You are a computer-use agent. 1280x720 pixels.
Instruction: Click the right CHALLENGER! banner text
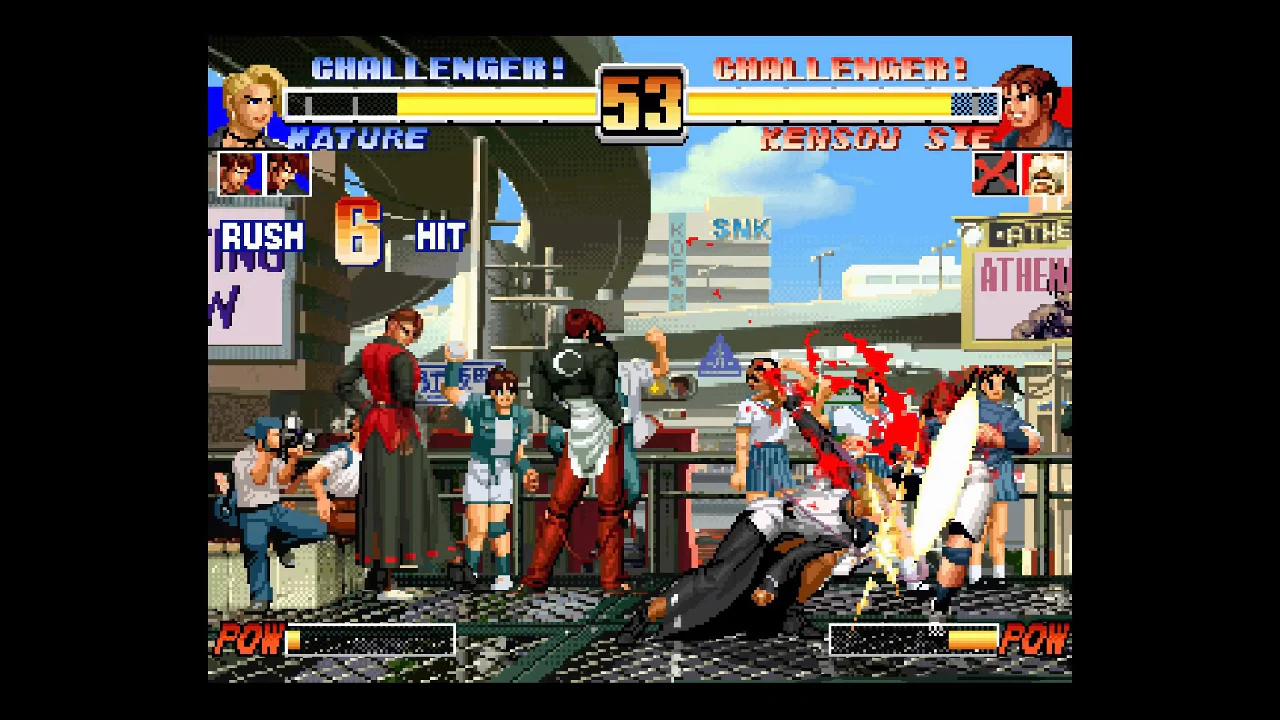pos(838,68)
